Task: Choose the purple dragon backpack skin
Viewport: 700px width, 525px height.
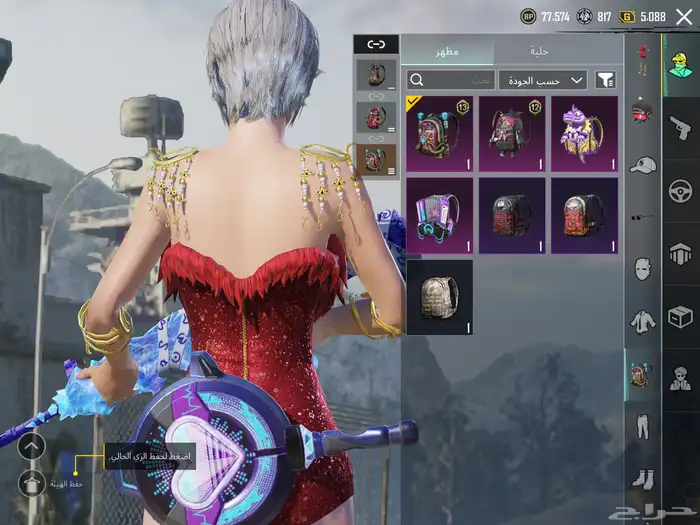Action: (583, 133)
